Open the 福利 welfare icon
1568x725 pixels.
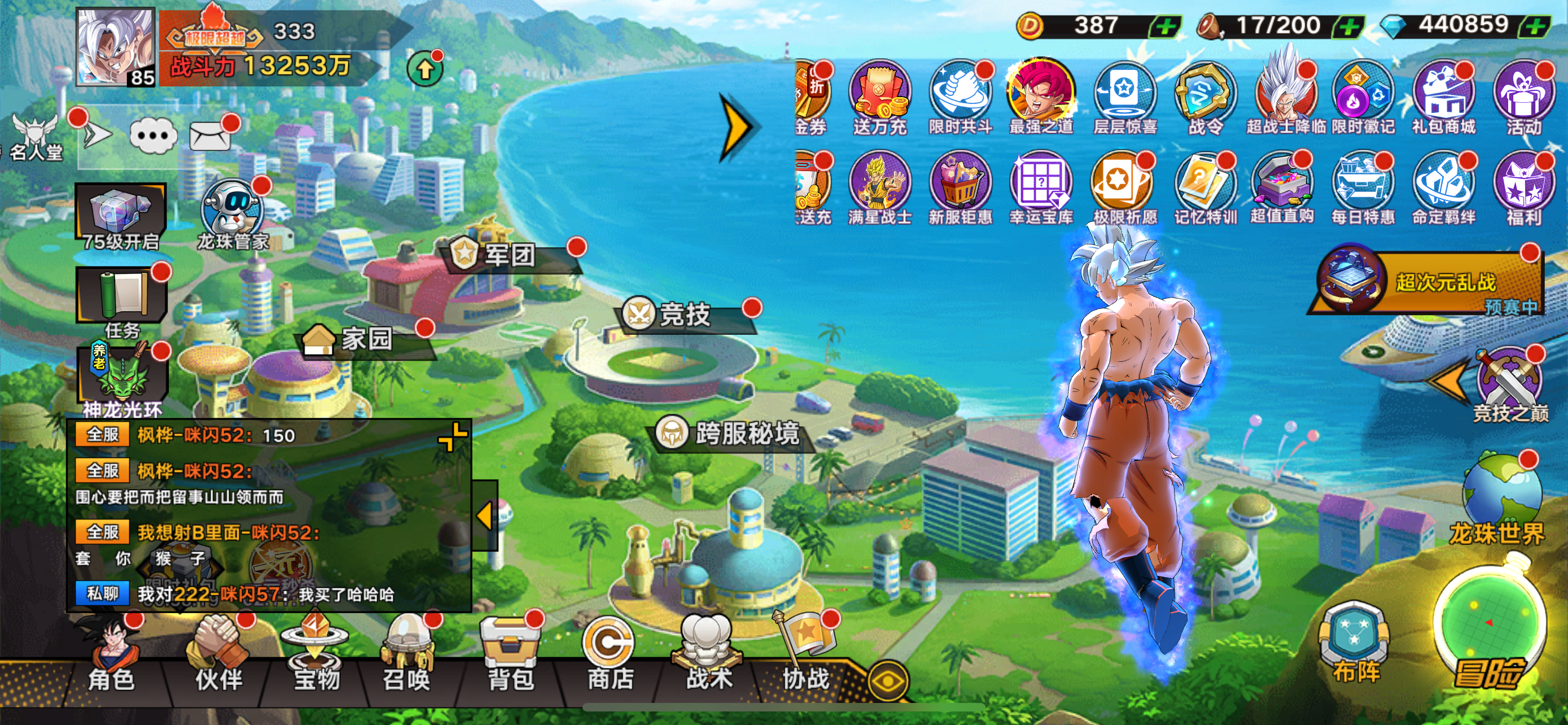coord(1523,186)
